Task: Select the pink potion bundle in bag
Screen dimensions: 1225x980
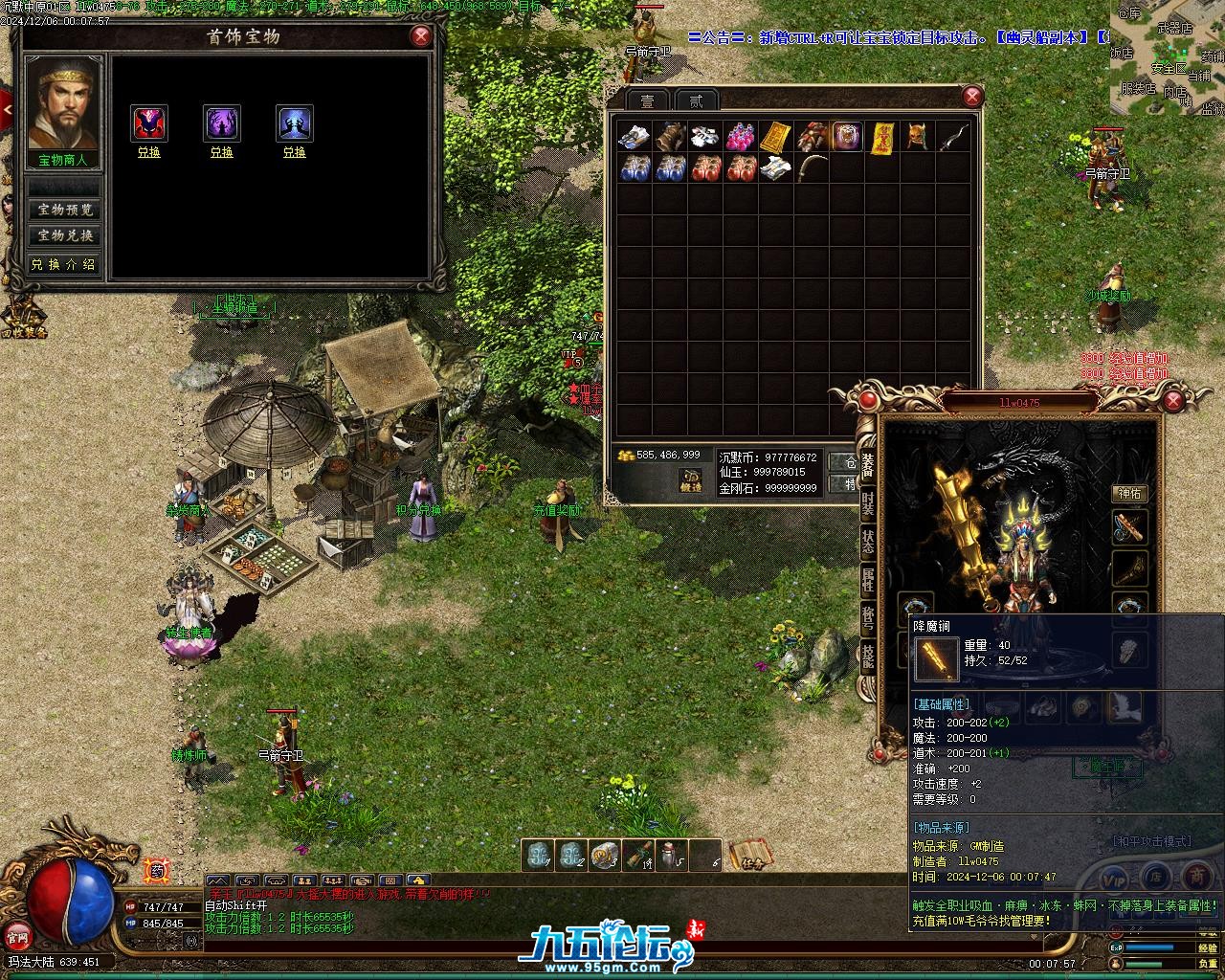Action: click(740, 137)
